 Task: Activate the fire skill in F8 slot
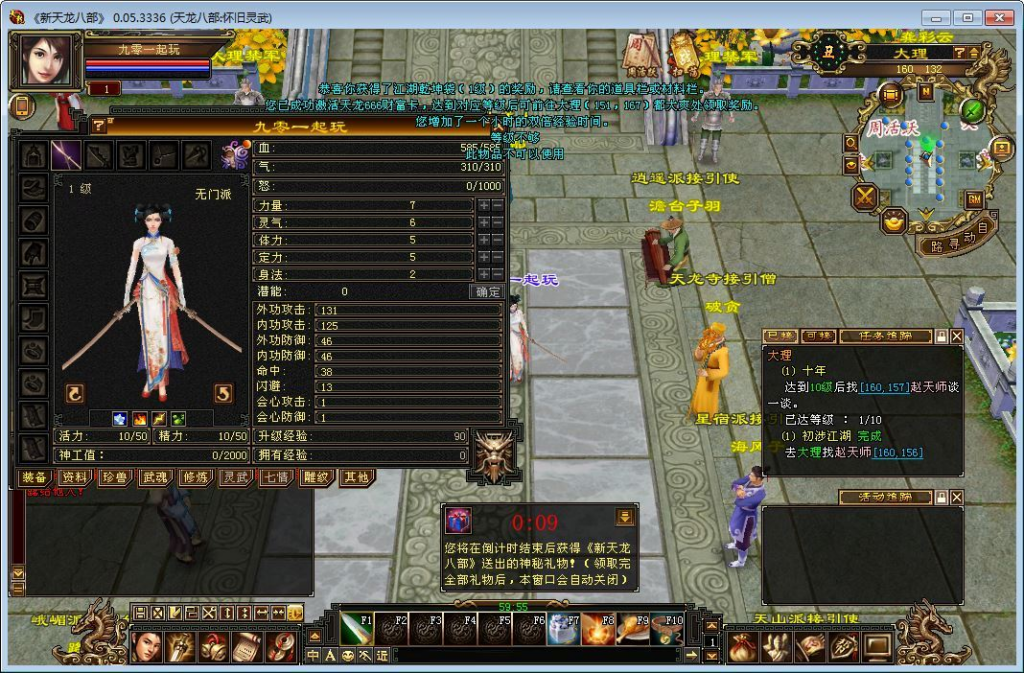click(598, 629)
